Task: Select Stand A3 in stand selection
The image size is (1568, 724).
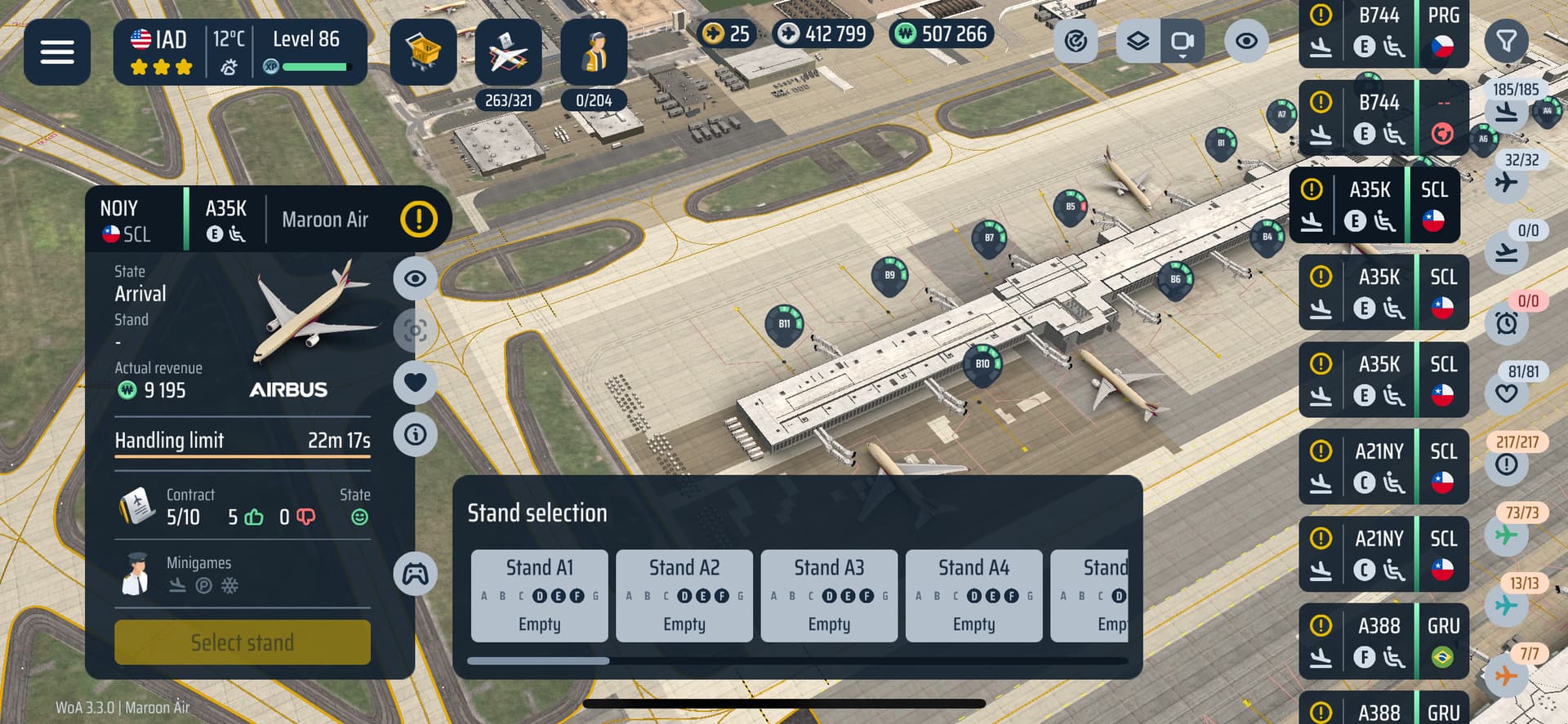Action: click(829, 596)
